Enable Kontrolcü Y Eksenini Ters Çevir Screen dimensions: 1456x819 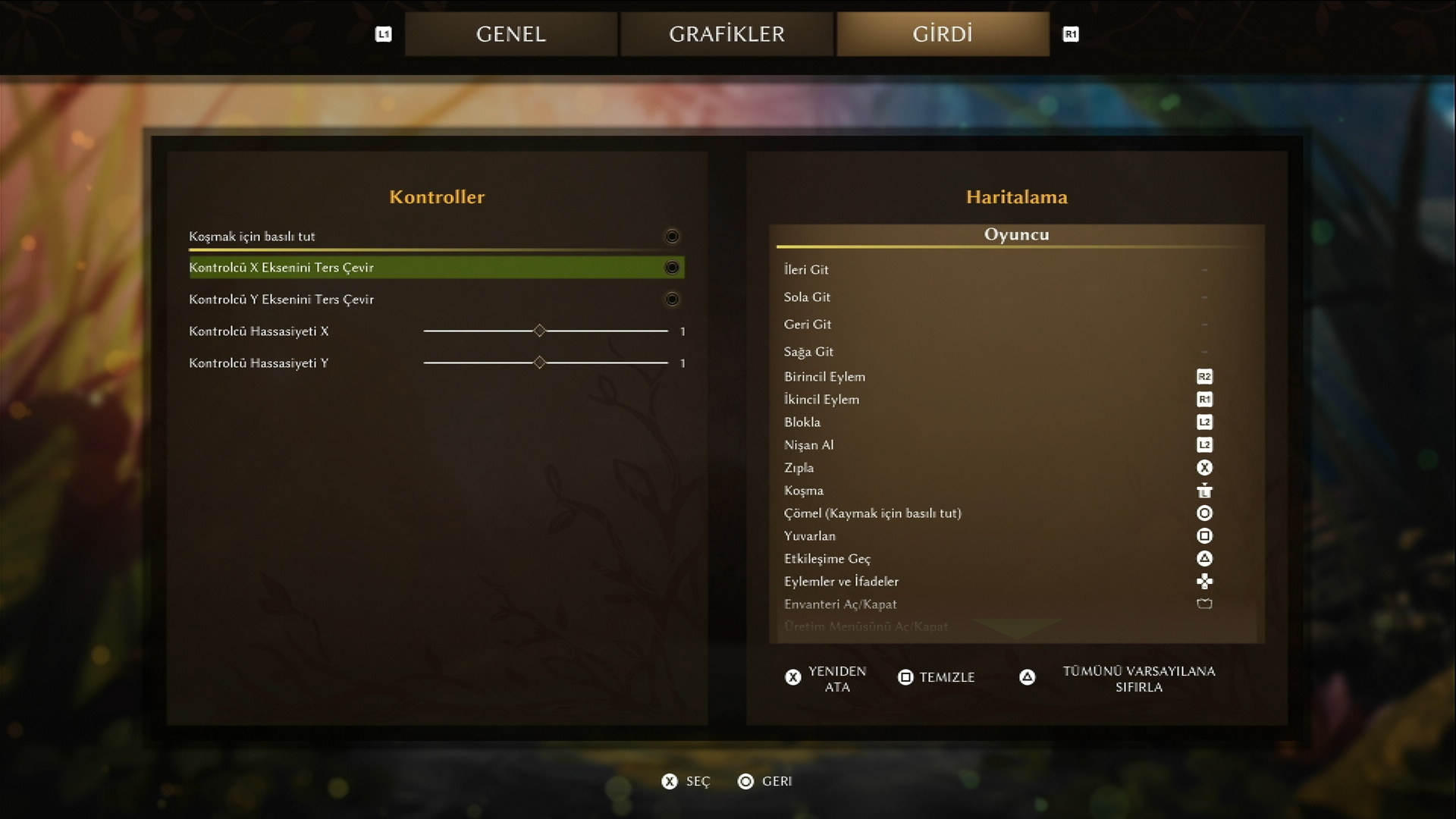coord(671,300)
